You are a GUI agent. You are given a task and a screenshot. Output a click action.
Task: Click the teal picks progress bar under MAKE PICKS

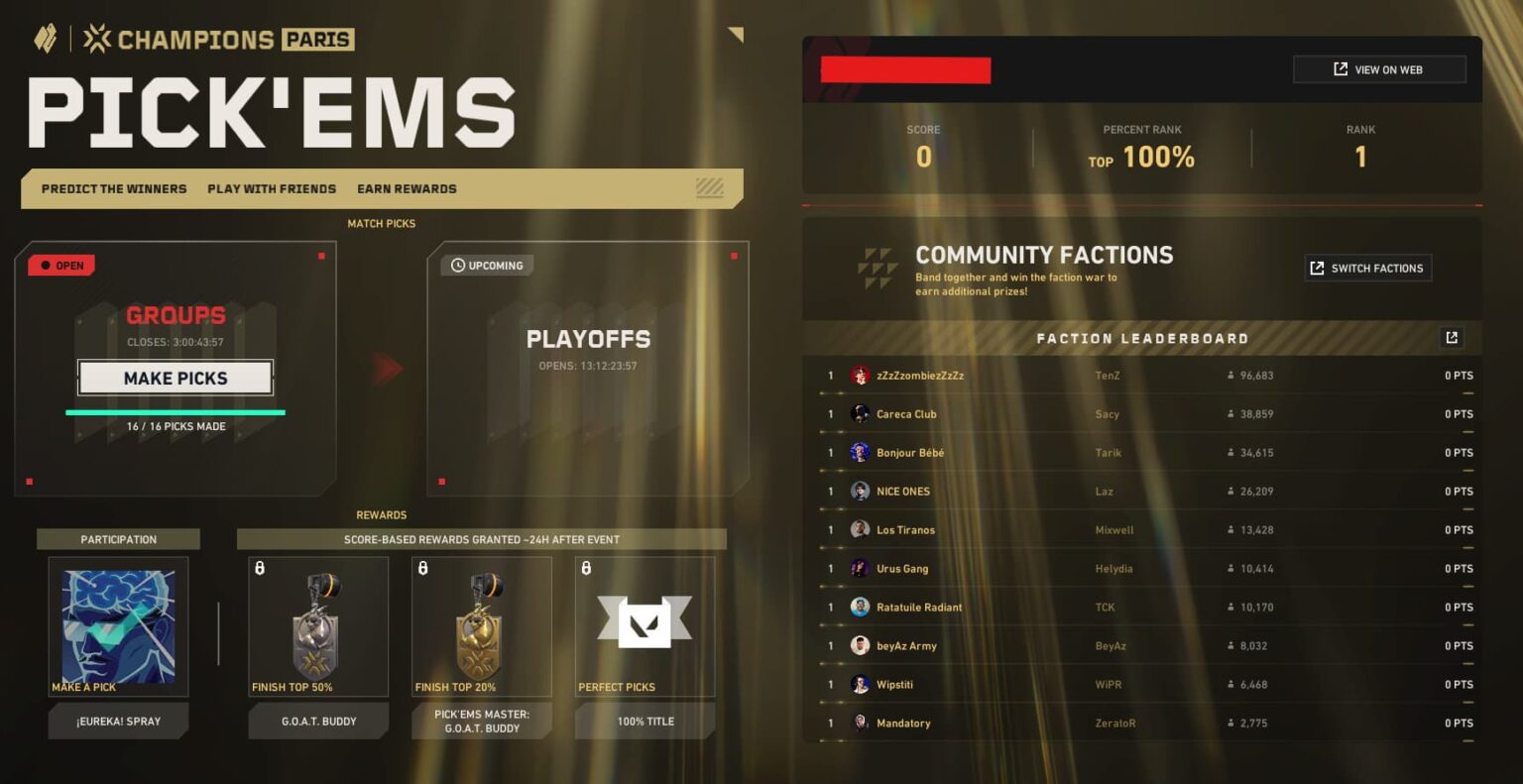point(176,410)
